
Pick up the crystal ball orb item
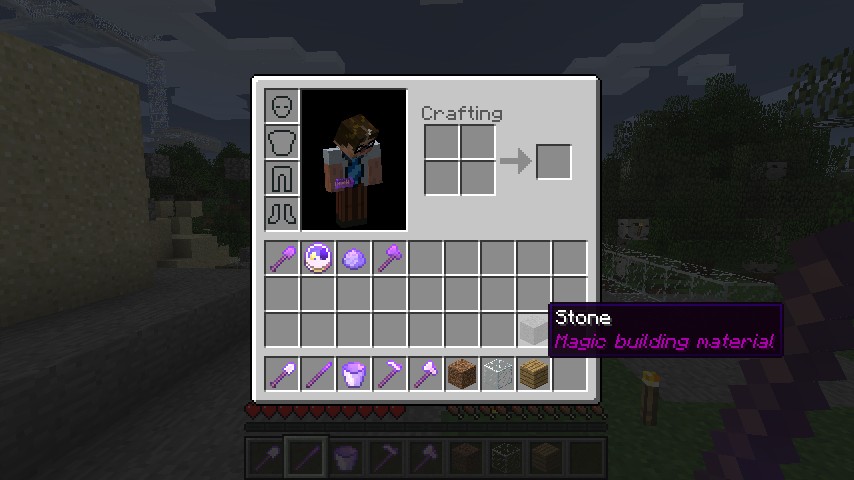(x=319, y=258)
